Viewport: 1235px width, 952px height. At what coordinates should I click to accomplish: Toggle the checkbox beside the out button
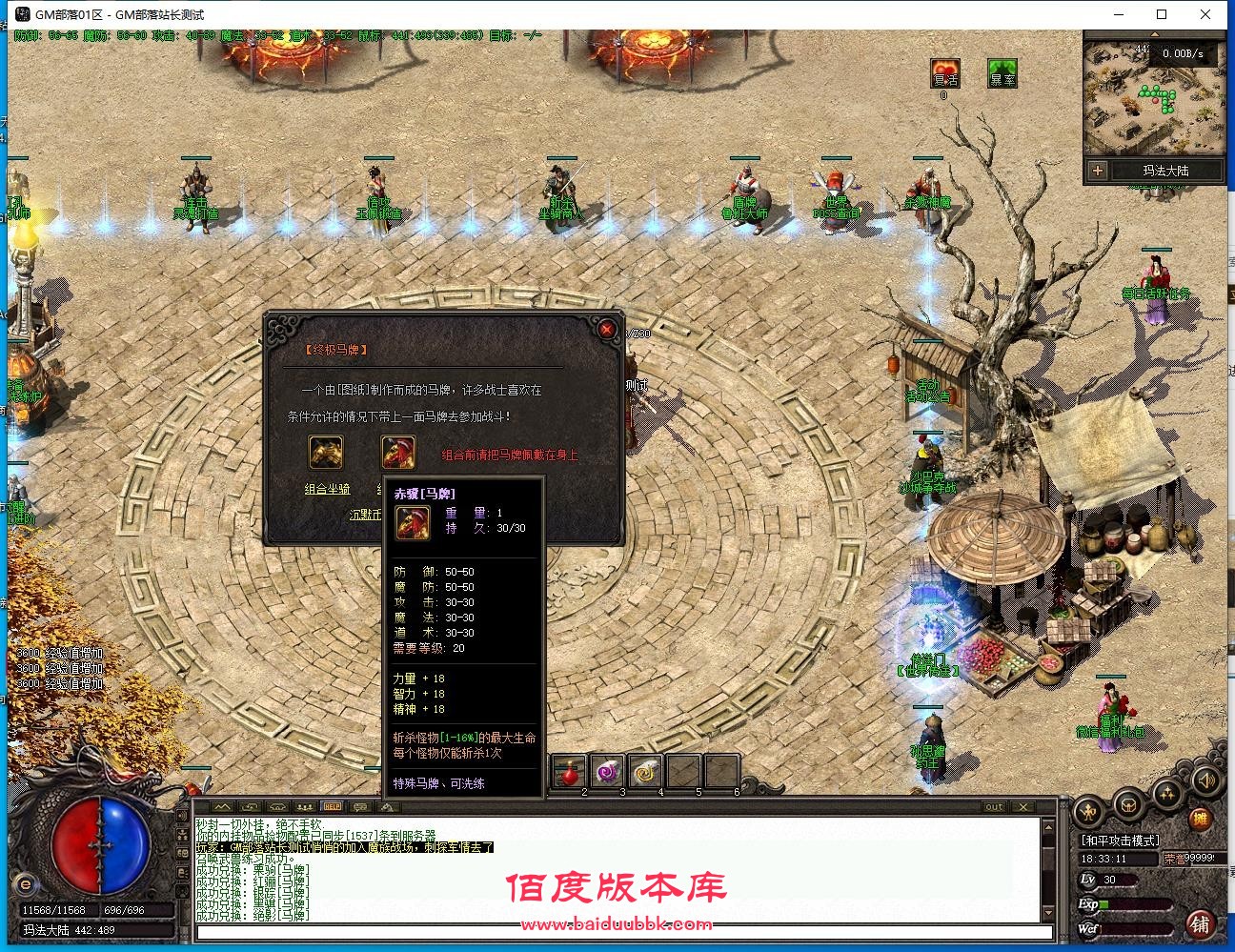click(x=1024, y=807)
